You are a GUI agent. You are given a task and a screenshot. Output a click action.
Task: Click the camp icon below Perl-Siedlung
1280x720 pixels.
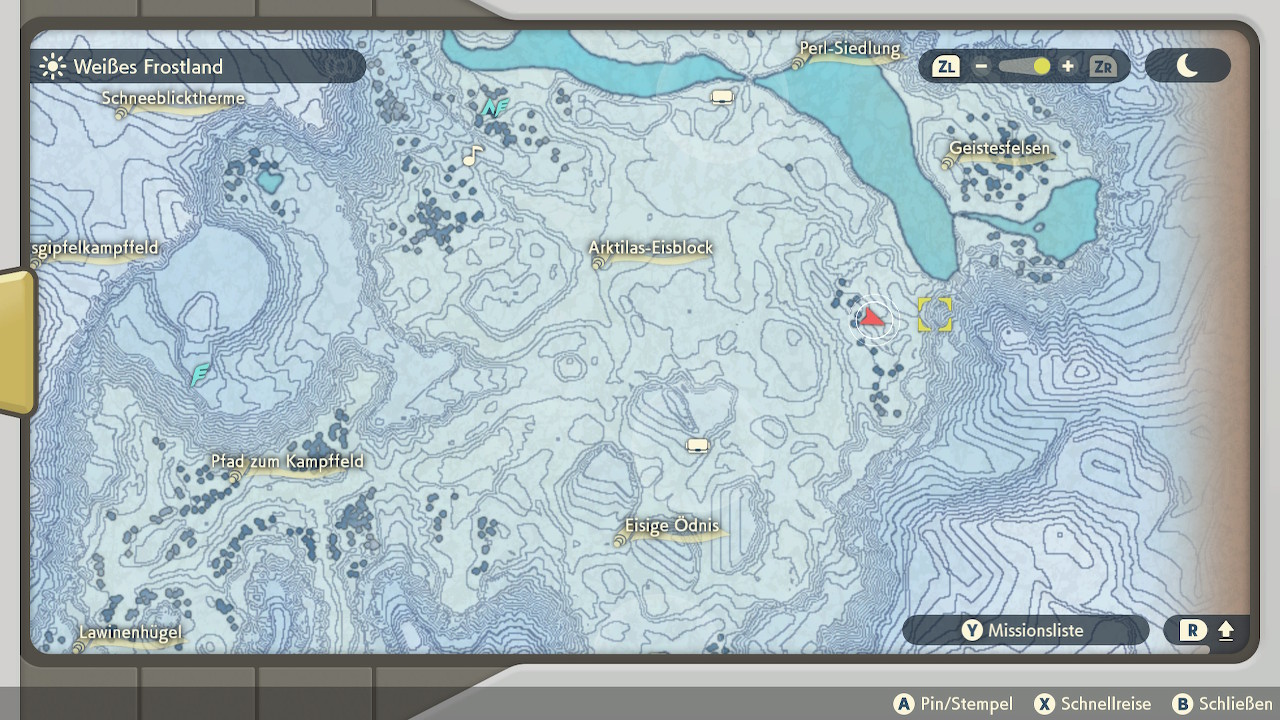pyautogui.click(x=722, y=97)
